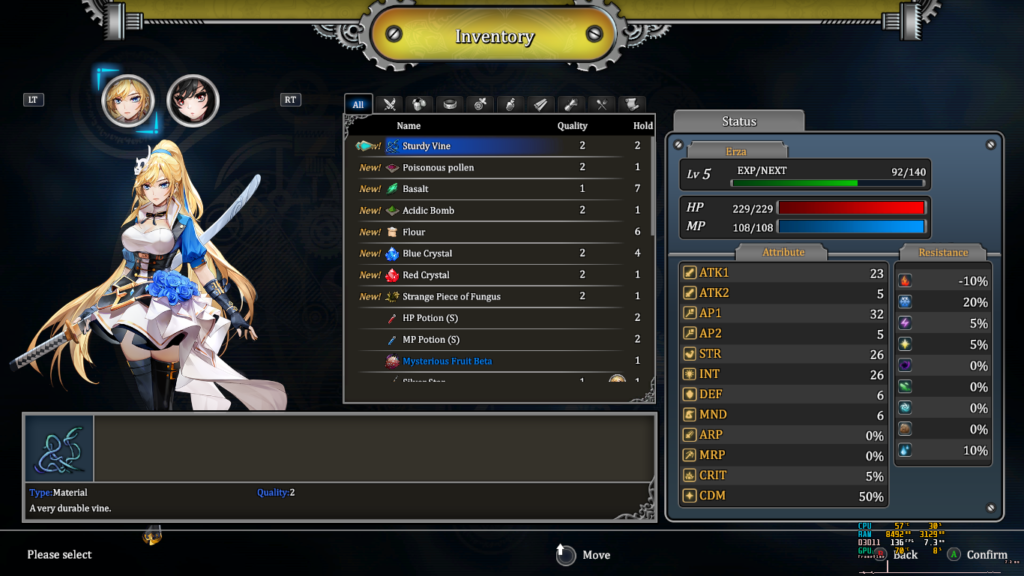
Task: Switch to the armor category tab
Action: (x=420, y=104)
